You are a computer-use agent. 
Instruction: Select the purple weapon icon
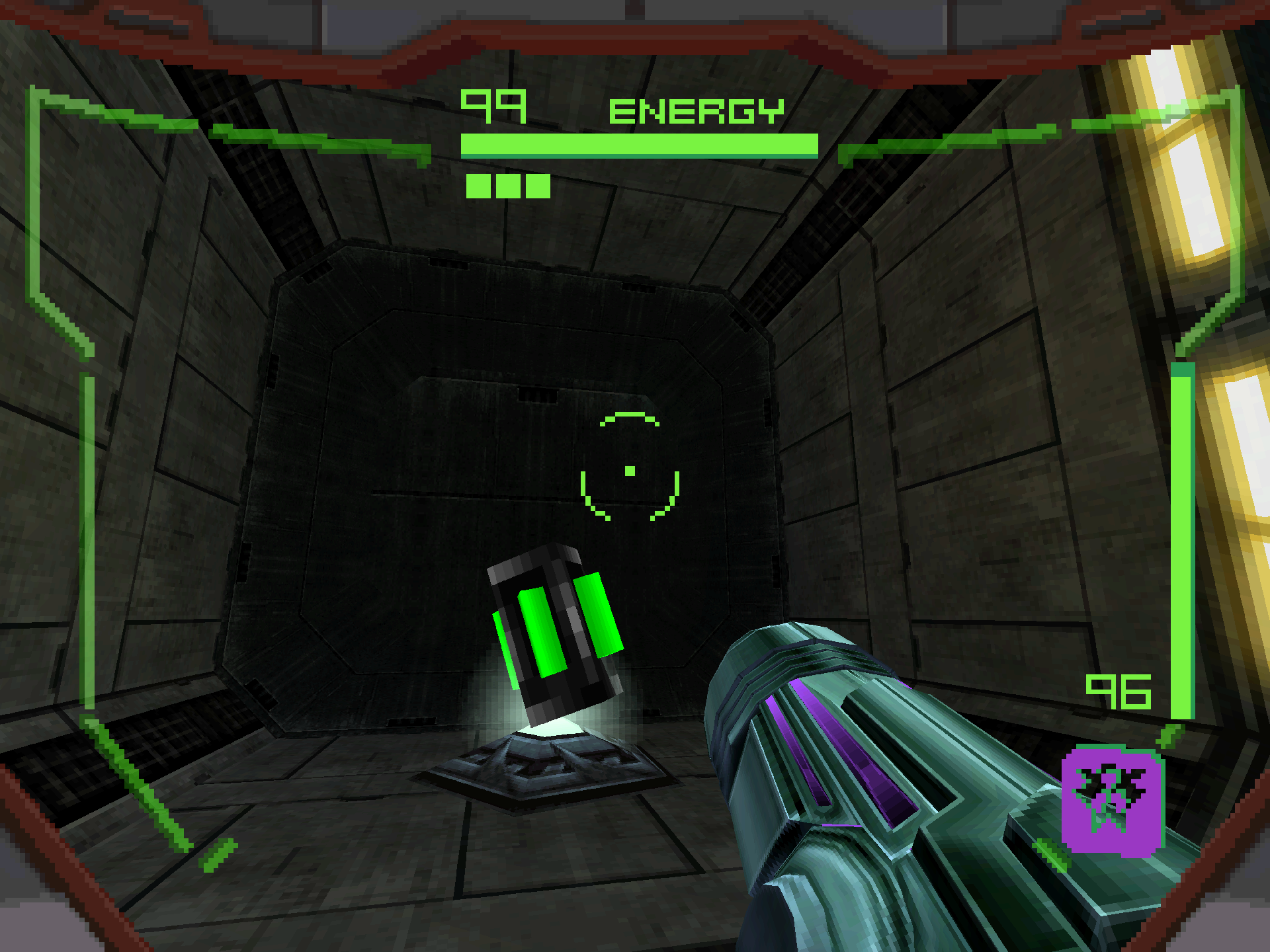point(1112,801)
